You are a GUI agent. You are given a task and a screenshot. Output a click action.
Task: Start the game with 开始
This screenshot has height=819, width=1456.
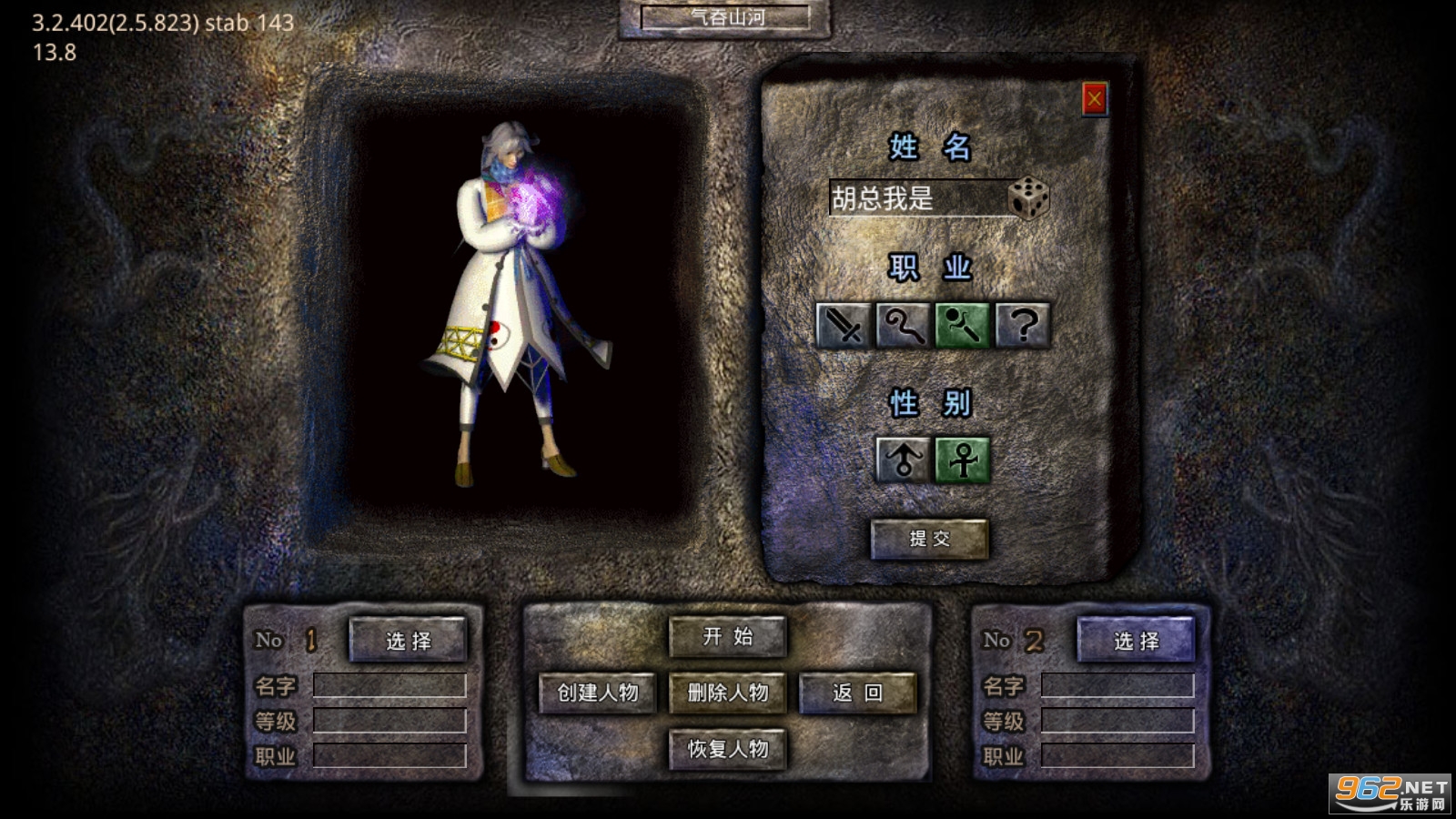(727, 637)
